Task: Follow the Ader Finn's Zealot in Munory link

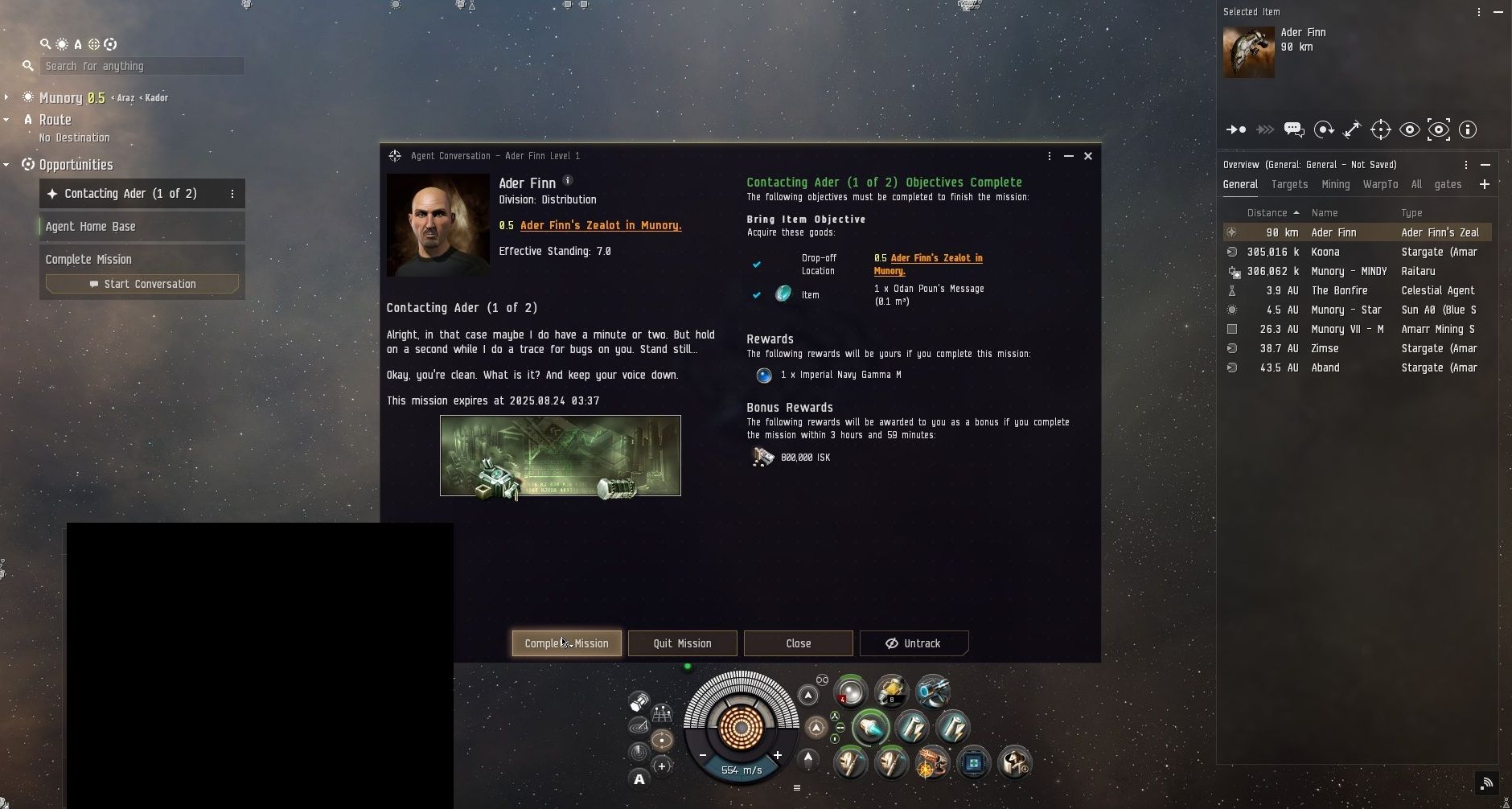Action: (x=600, y=226)
